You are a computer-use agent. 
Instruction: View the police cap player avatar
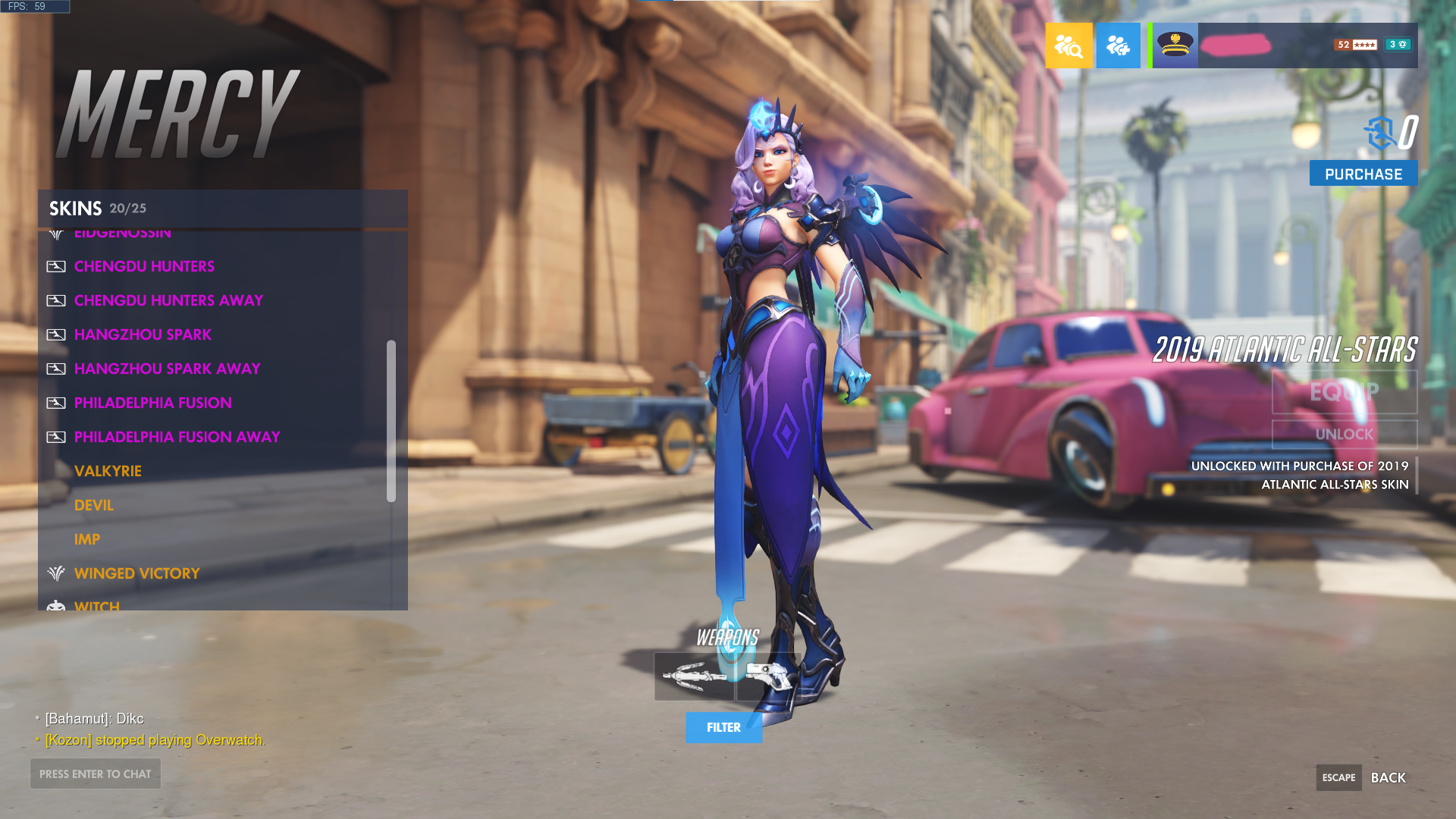(x=1174, y=45)
